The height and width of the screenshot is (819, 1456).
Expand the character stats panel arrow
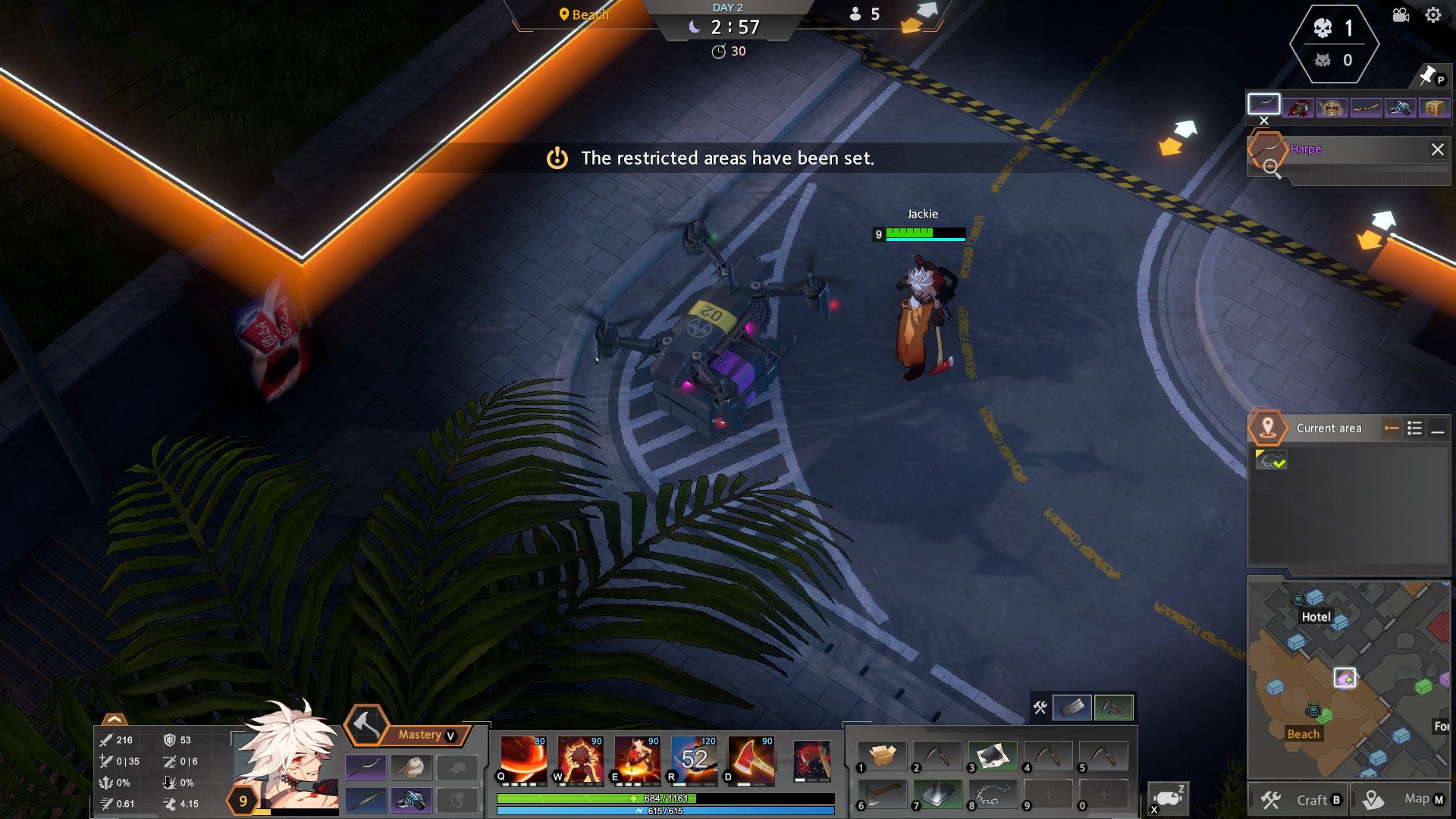point(114,719)
